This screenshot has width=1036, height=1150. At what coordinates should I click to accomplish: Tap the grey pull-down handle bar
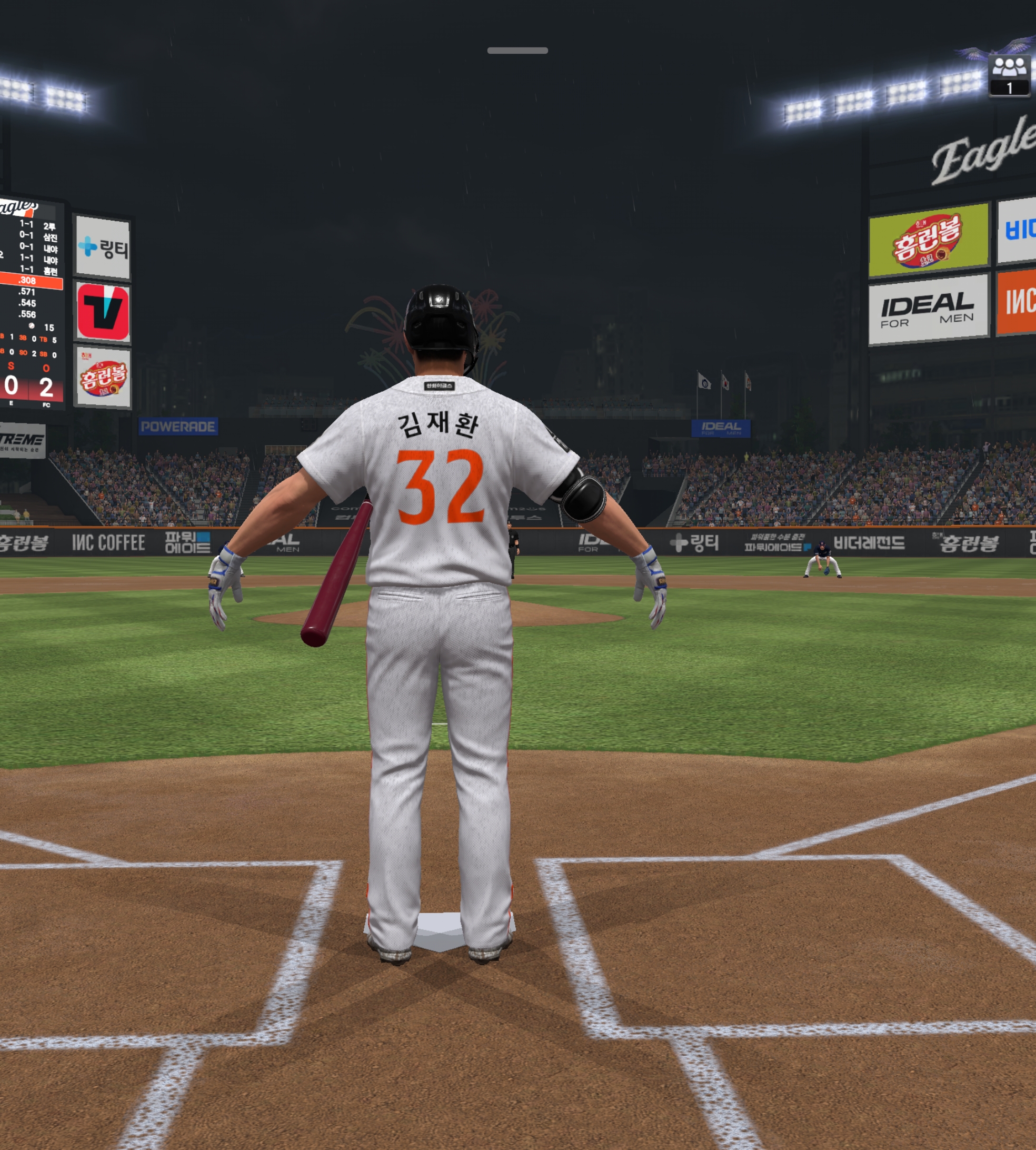coord(517,51)
